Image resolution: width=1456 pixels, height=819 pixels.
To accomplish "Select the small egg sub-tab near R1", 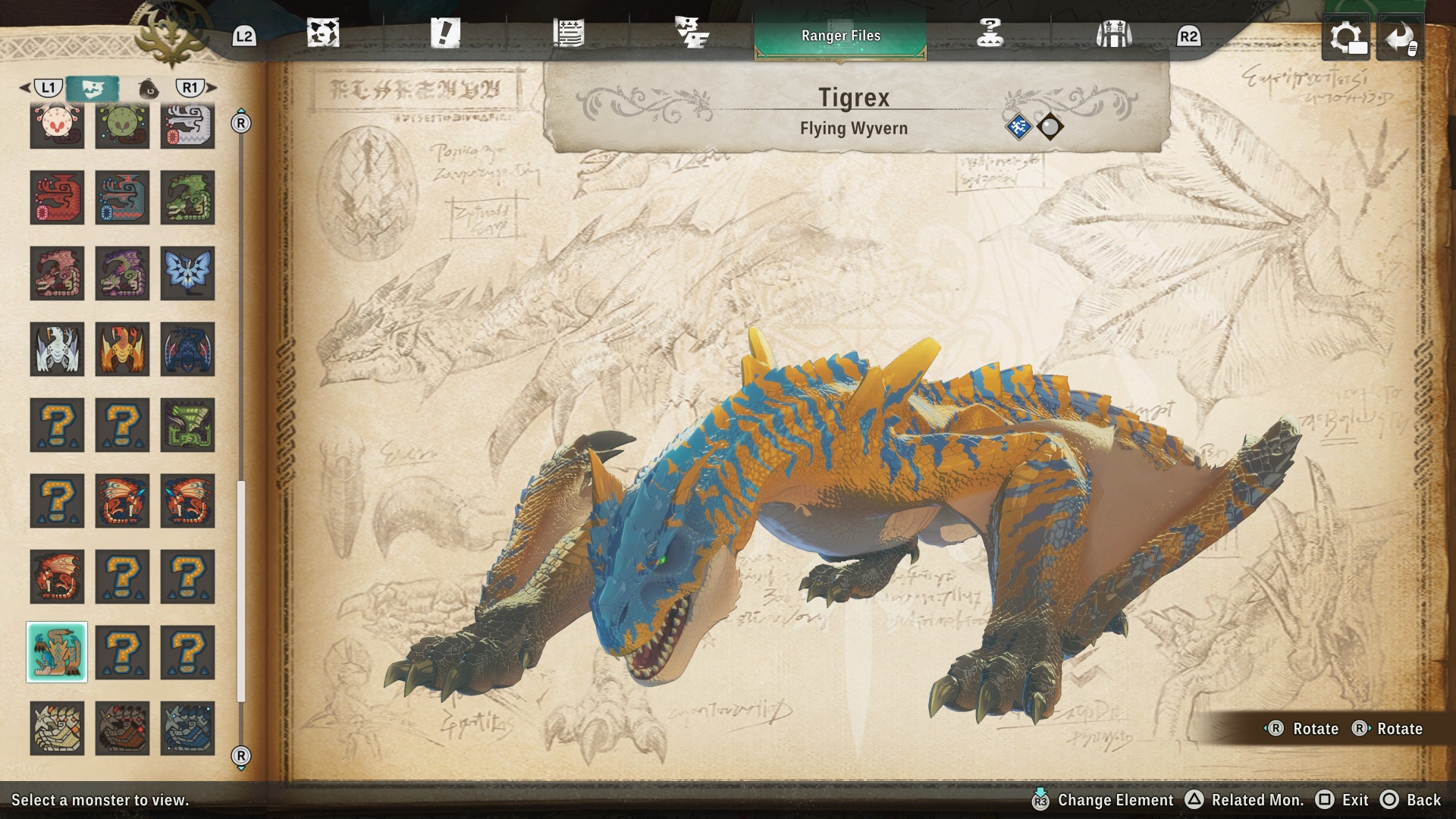I will point(149,87).
